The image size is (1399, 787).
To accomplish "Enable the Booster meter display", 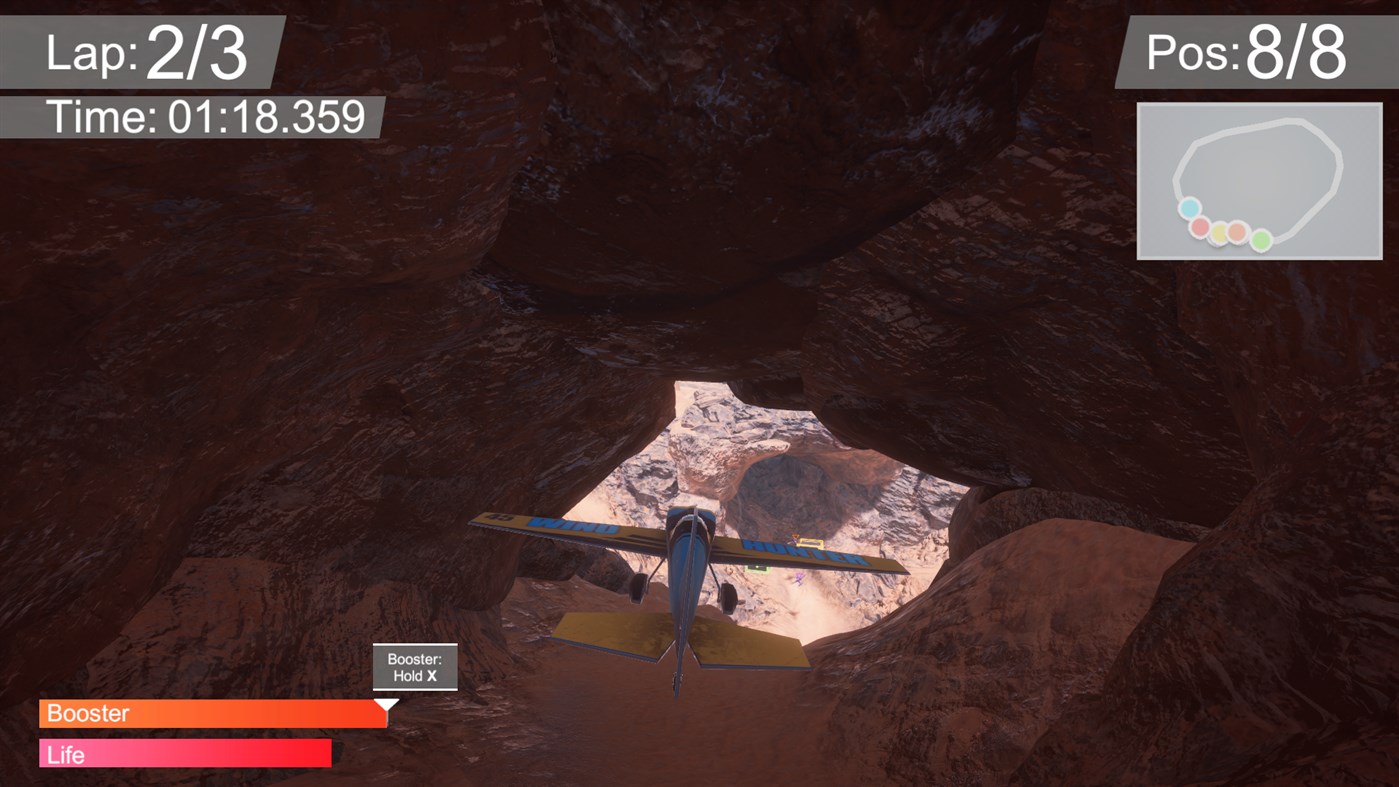I will click(212, 713).
